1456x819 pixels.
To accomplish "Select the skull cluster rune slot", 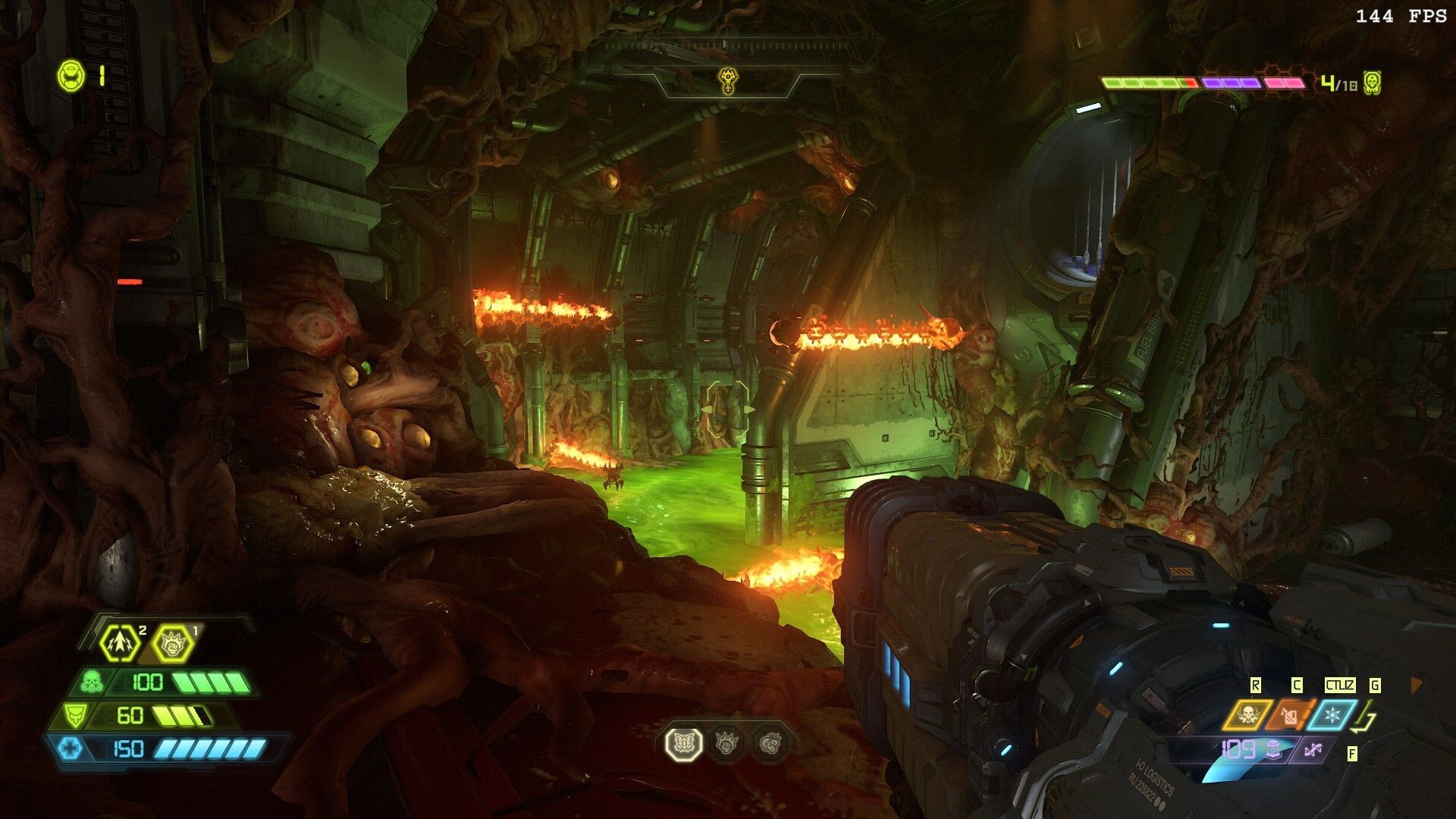I will click(770, 743).
